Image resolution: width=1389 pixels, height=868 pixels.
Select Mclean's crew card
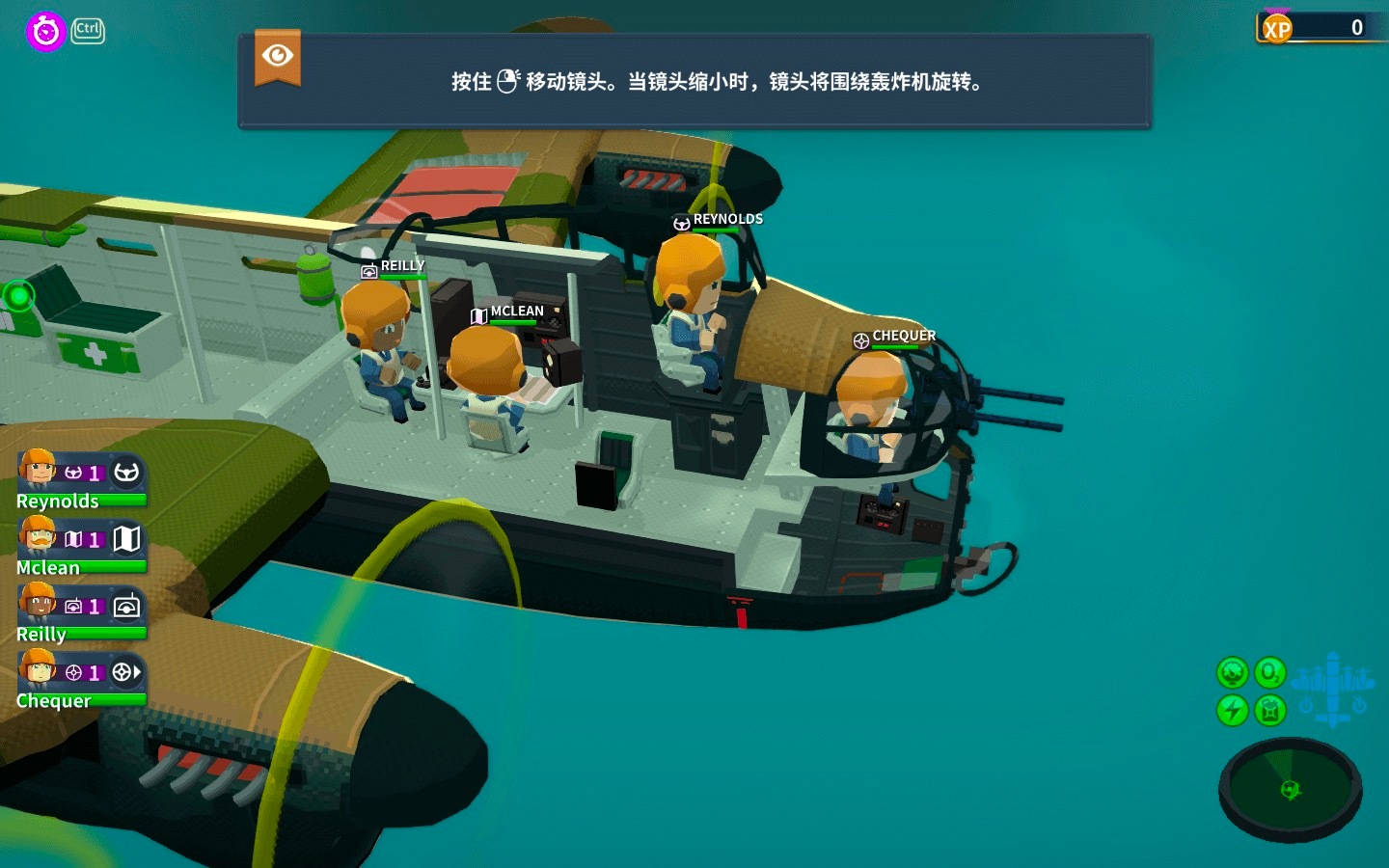click(x=58, y=546)
